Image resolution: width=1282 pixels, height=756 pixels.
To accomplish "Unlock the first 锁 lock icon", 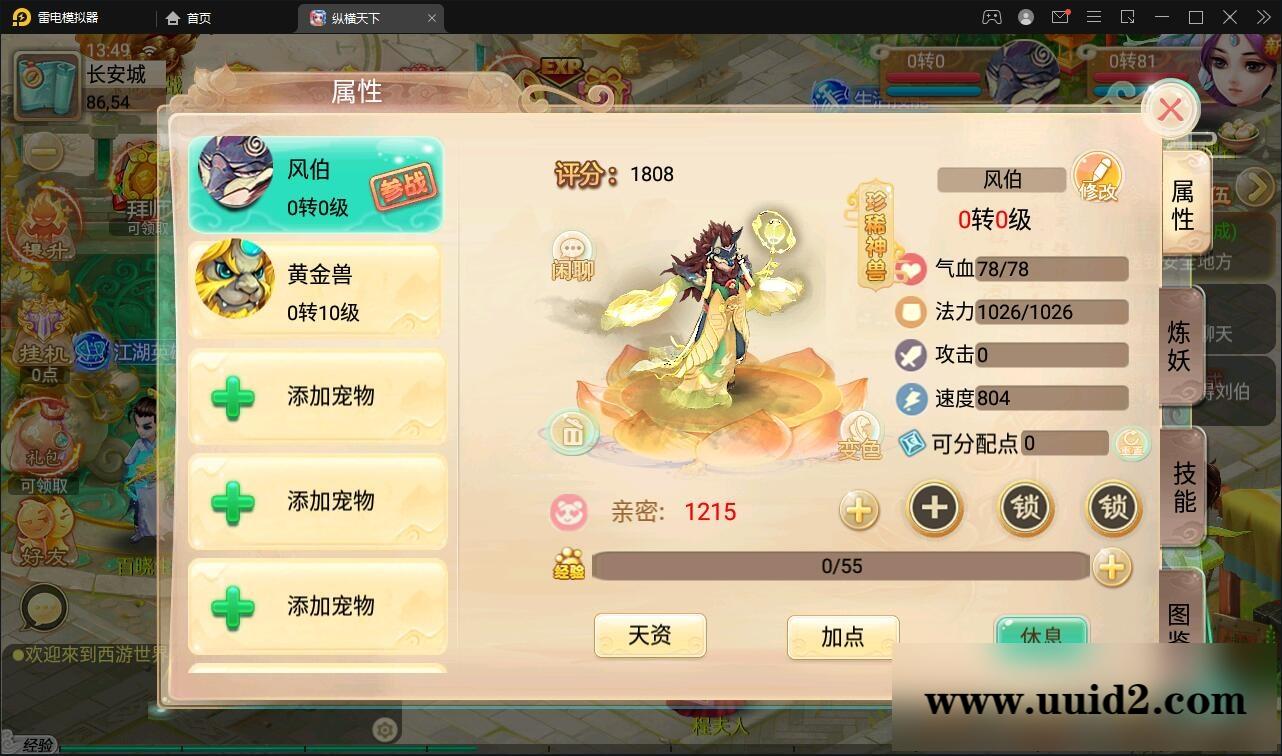I will pos(1023,509).
